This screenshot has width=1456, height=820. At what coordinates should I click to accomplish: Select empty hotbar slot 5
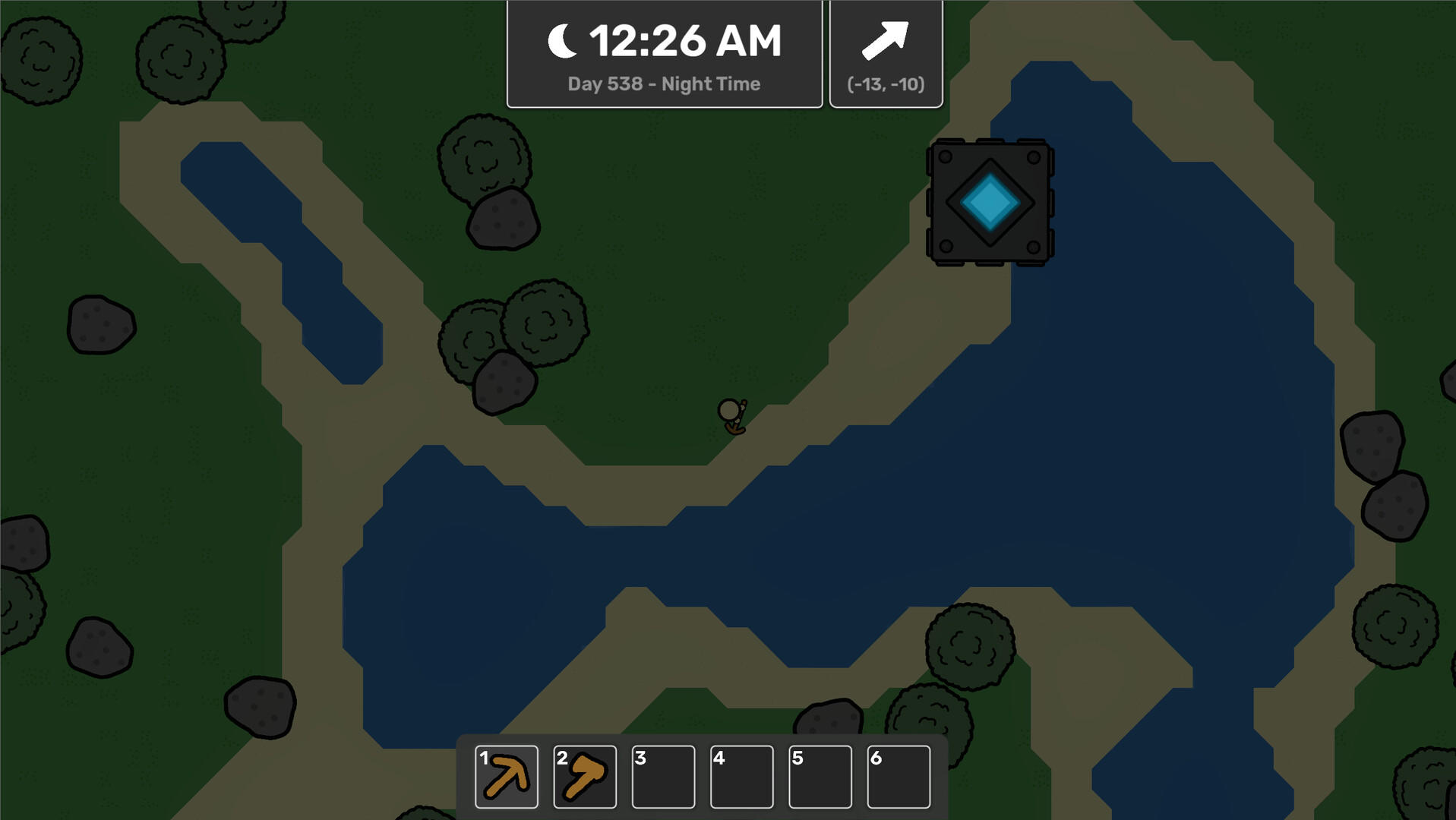[x=822, y=776]
